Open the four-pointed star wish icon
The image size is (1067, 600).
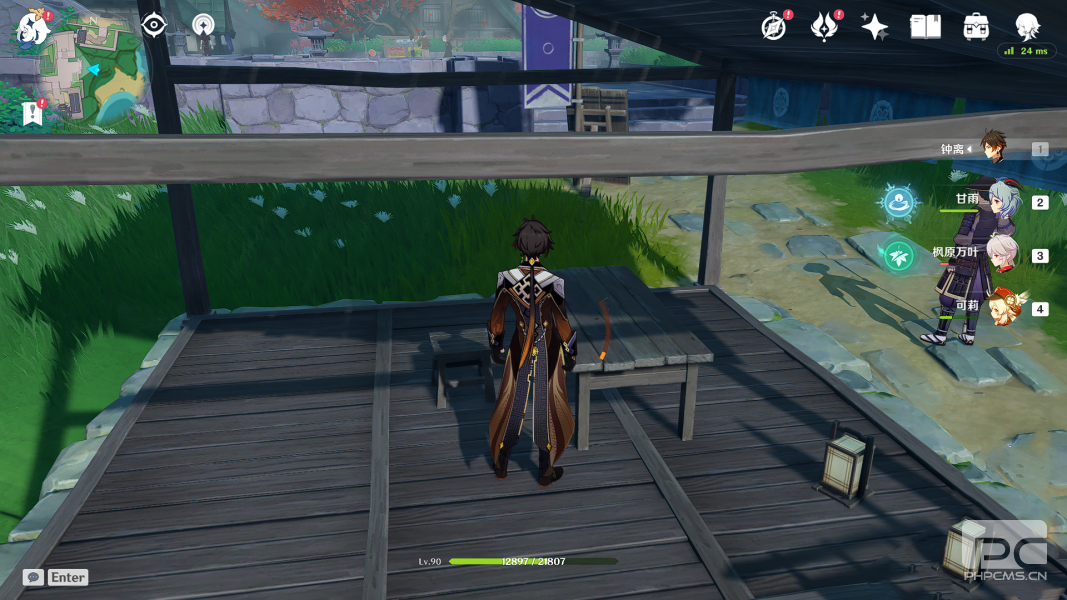[874, 27]
